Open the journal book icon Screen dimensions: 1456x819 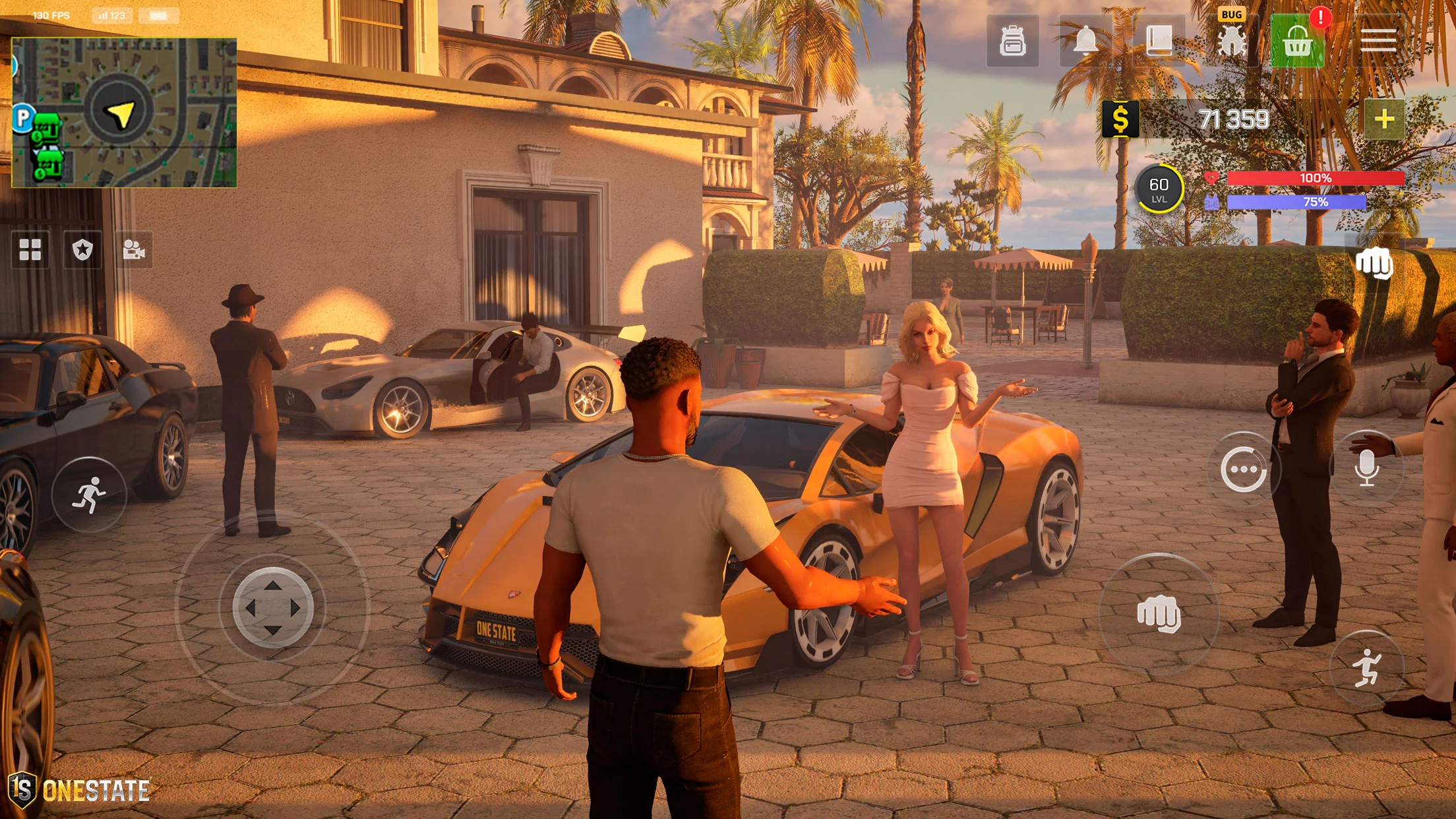(1159, 42)
